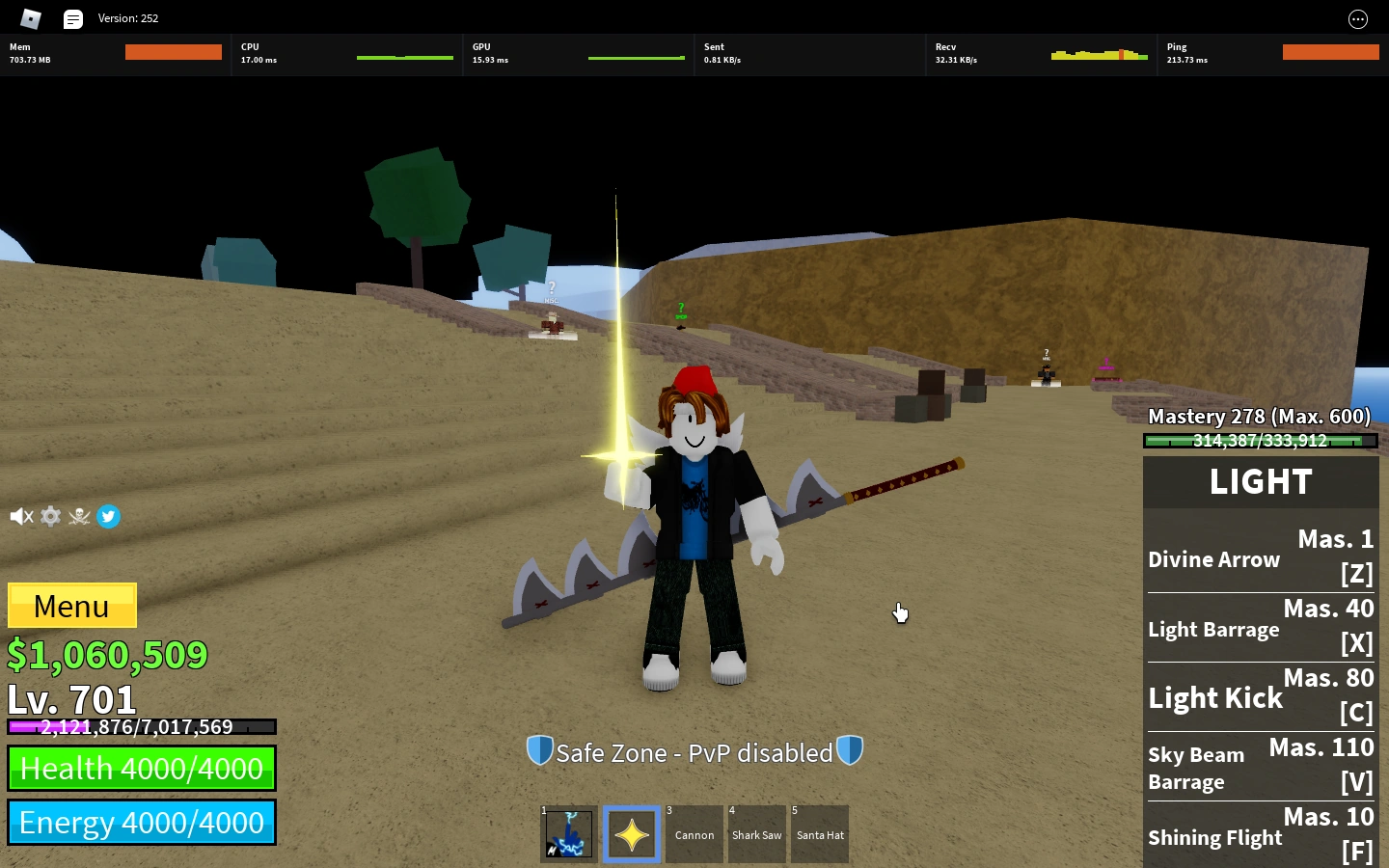Open the in-game settings gear
Screen dimensions: 1389x868
click(50, 516)
